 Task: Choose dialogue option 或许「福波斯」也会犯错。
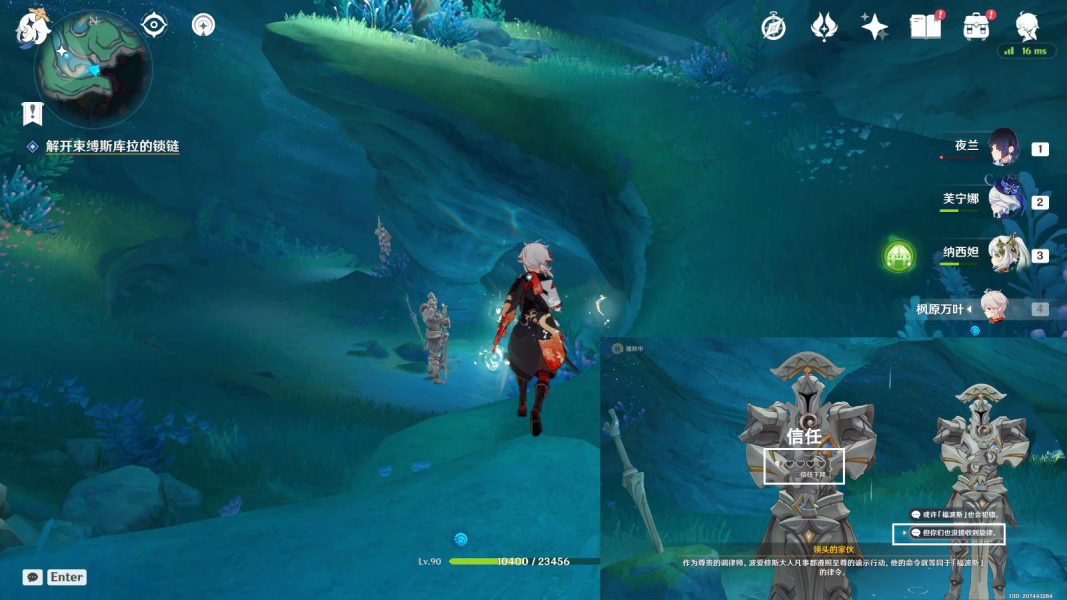[x=954, y=514]
